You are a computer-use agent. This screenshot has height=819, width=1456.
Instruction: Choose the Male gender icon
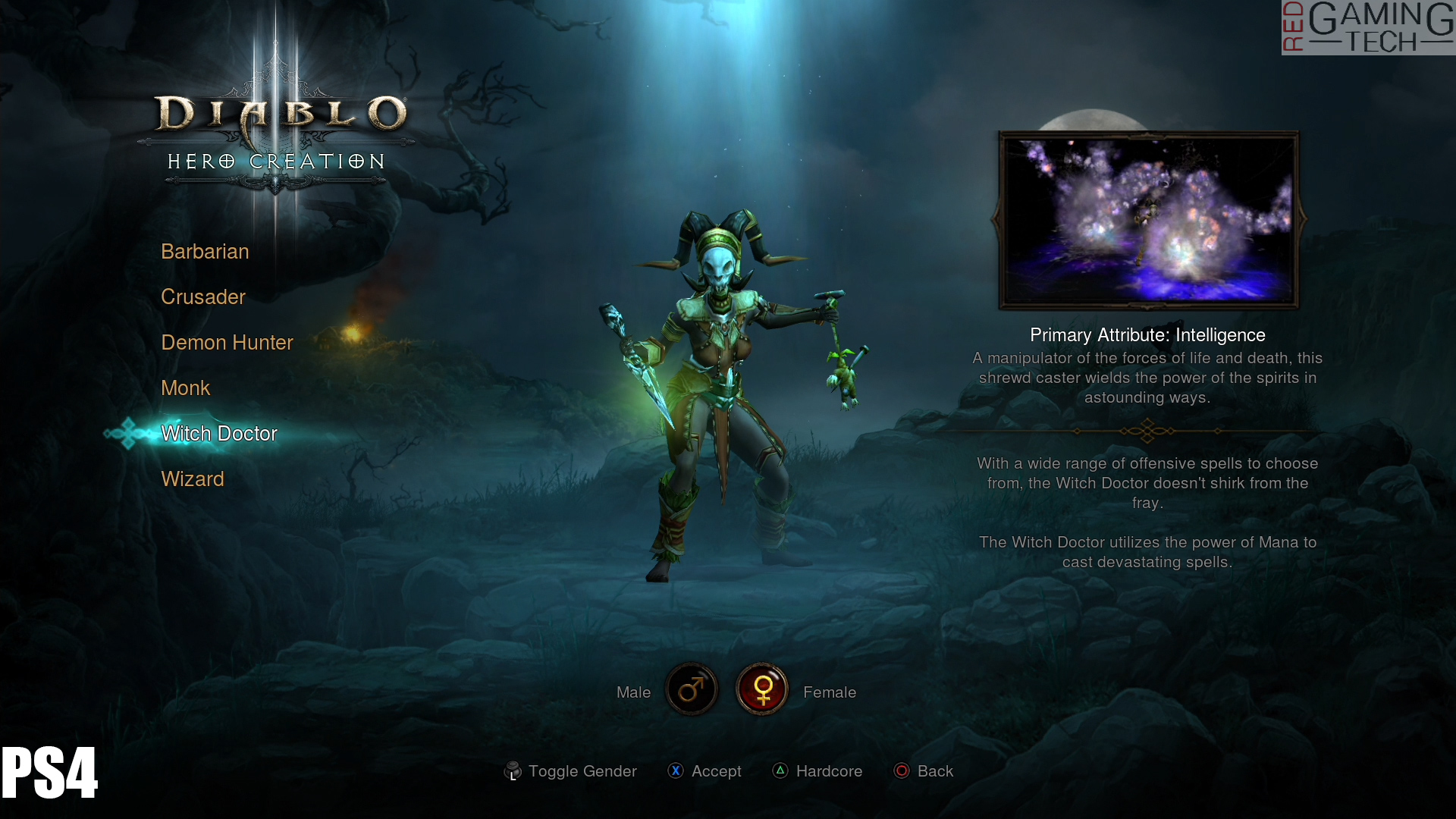(x=692, y=689)
